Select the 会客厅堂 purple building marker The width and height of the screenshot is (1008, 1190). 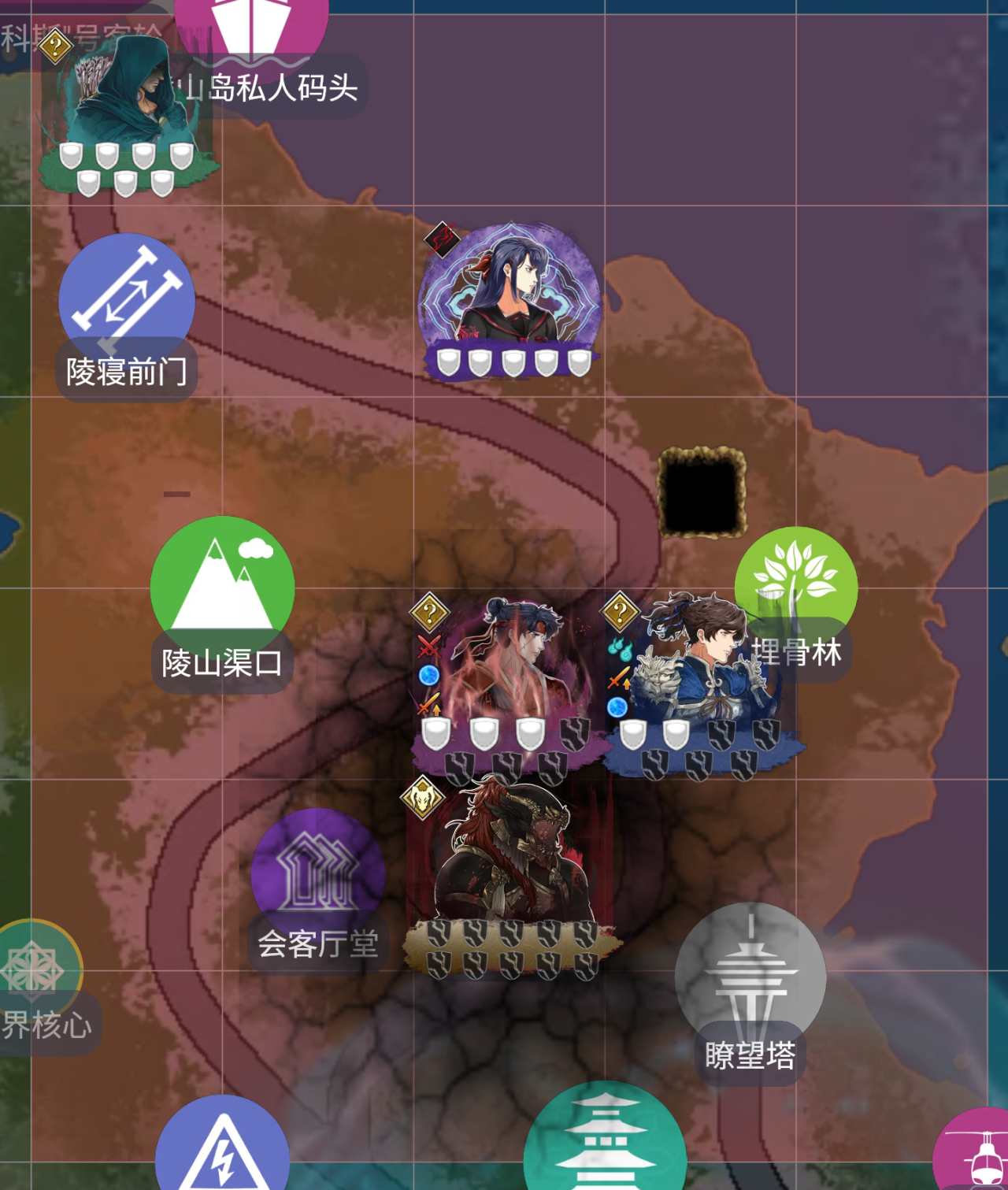(x=318, y=873)
